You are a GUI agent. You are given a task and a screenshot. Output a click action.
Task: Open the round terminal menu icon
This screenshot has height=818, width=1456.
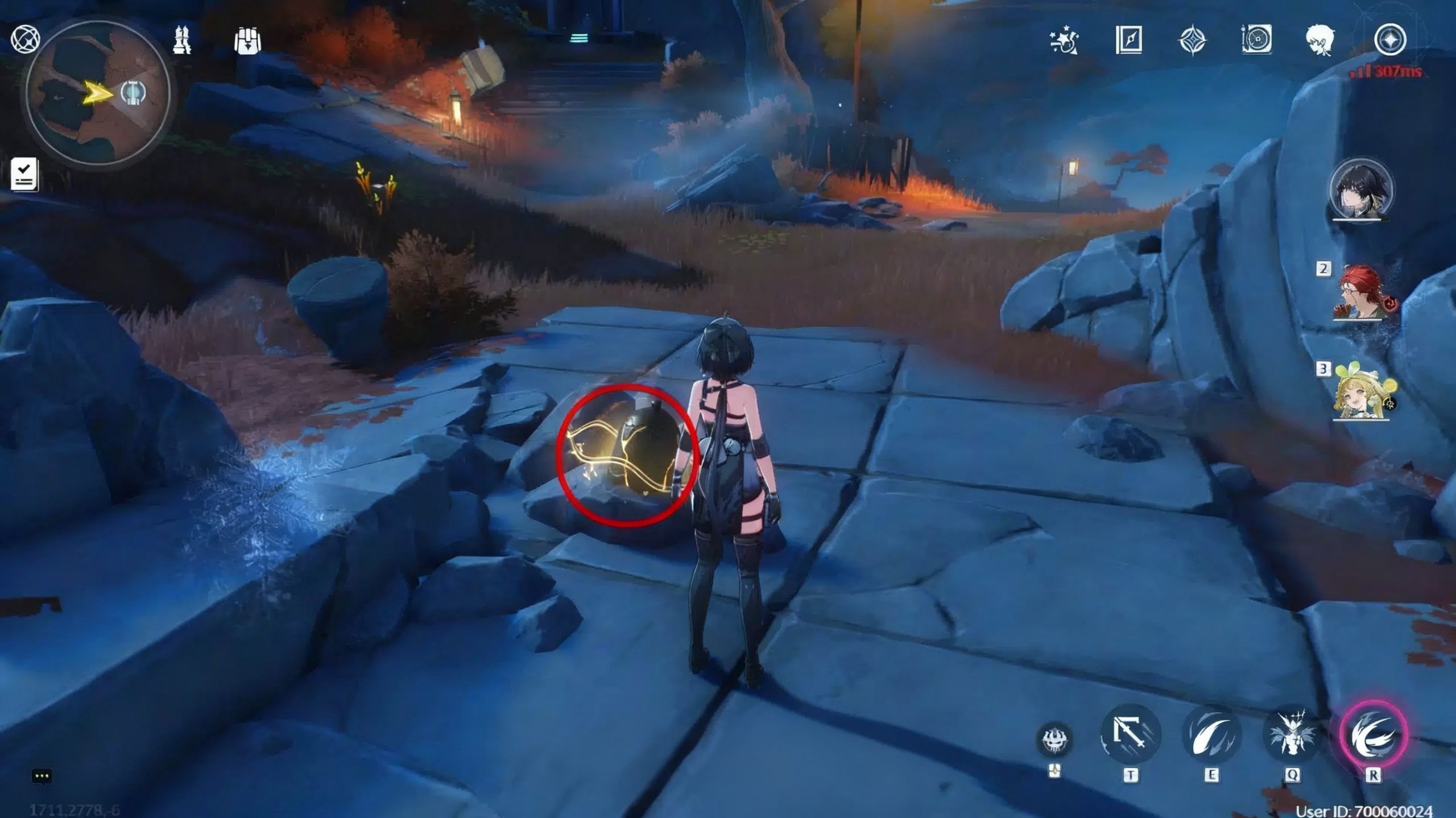[1390, 40]
